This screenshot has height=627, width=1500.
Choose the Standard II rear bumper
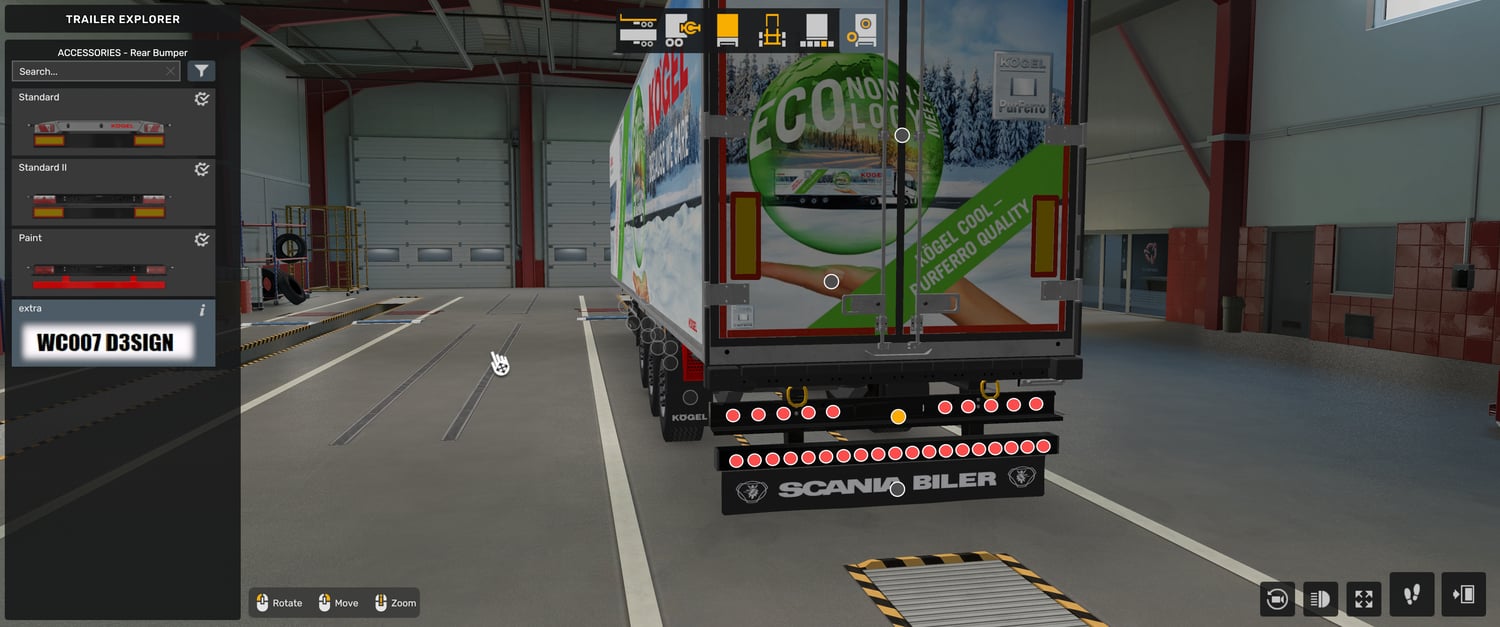coord(113,192)
